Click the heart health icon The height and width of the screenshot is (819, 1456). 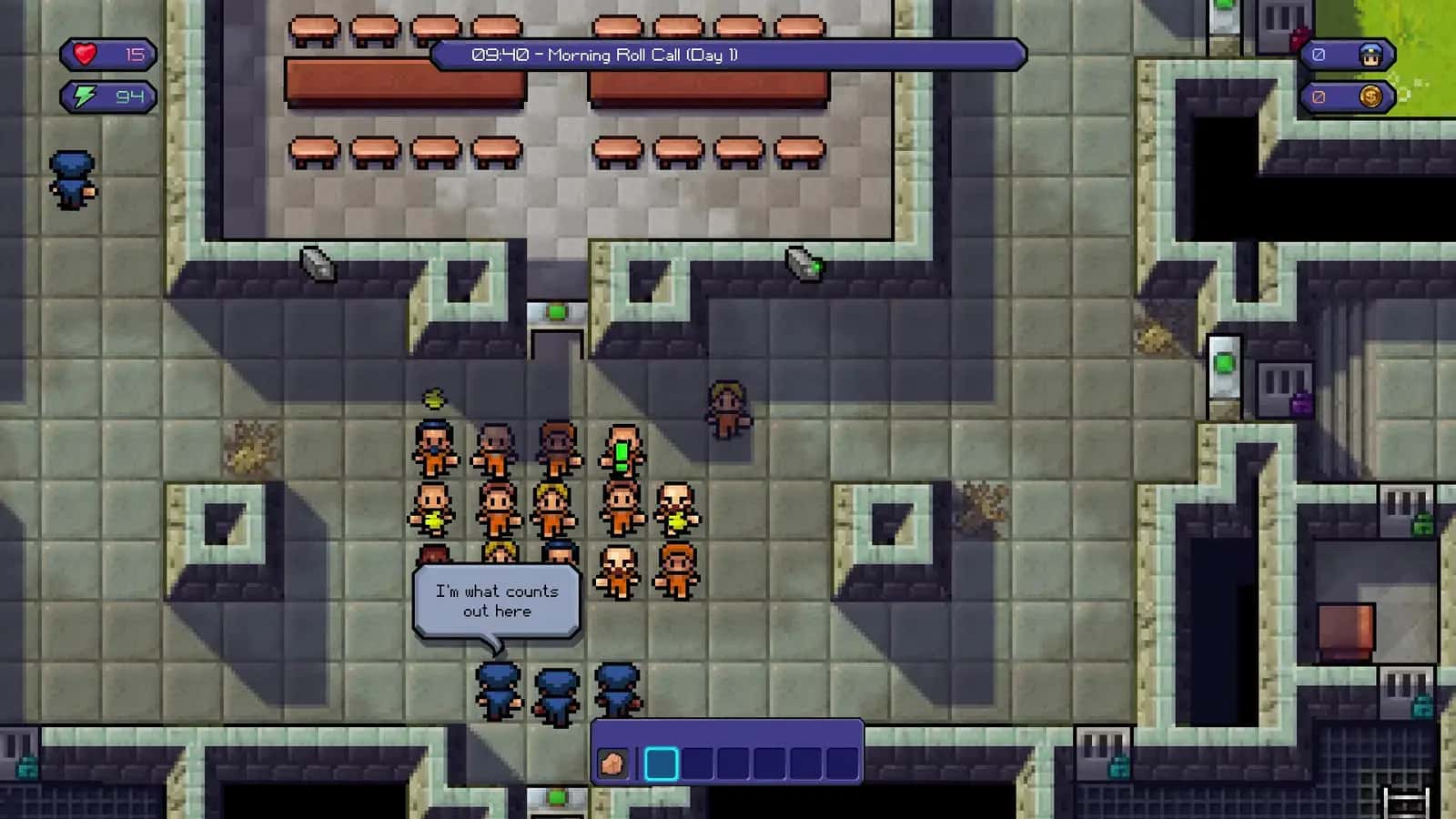coord(85,55)
